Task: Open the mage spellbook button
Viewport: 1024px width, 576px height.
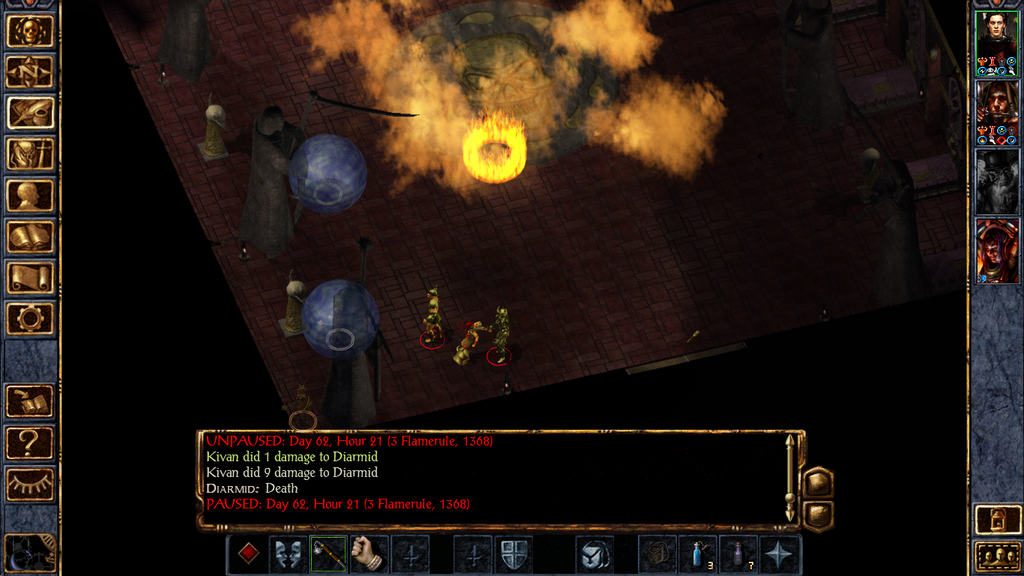Action: [x=30, y=237]
